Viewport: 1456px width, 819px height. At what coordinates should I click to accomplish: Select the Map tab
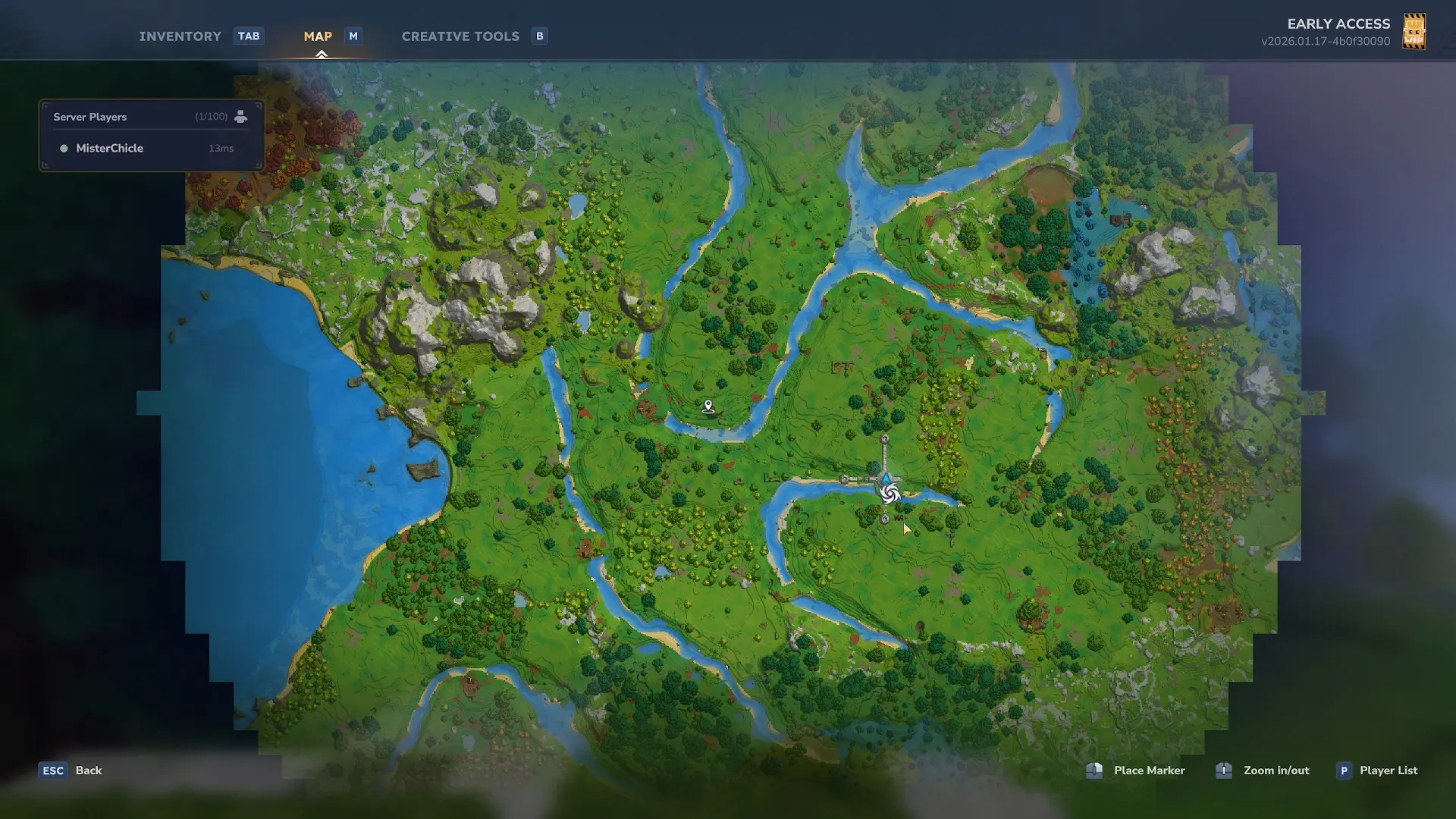318,36
